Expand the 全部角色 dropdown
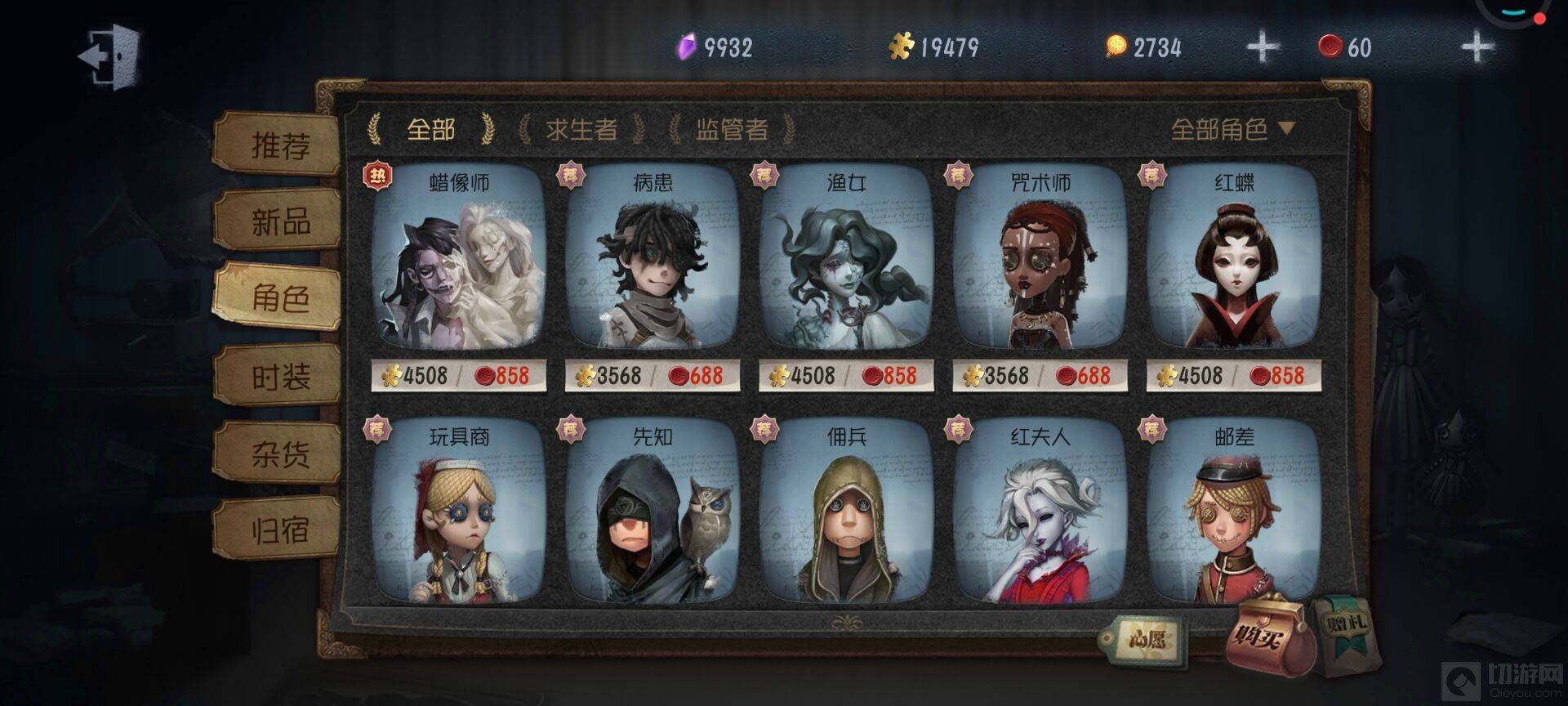 tap(1232, 129)
